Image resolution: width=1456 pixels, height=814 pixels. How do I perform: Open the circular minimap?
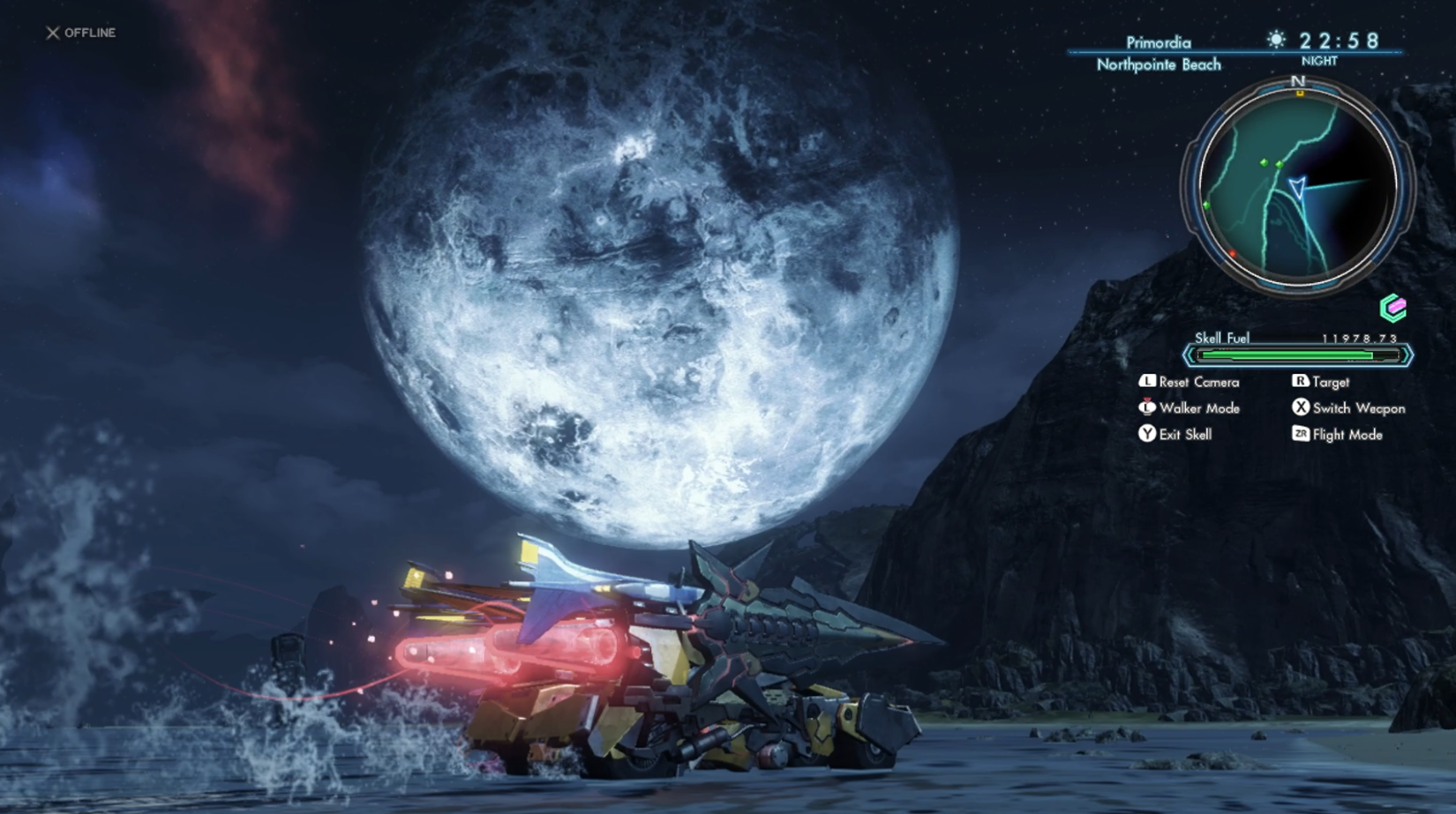(1297, 187)
